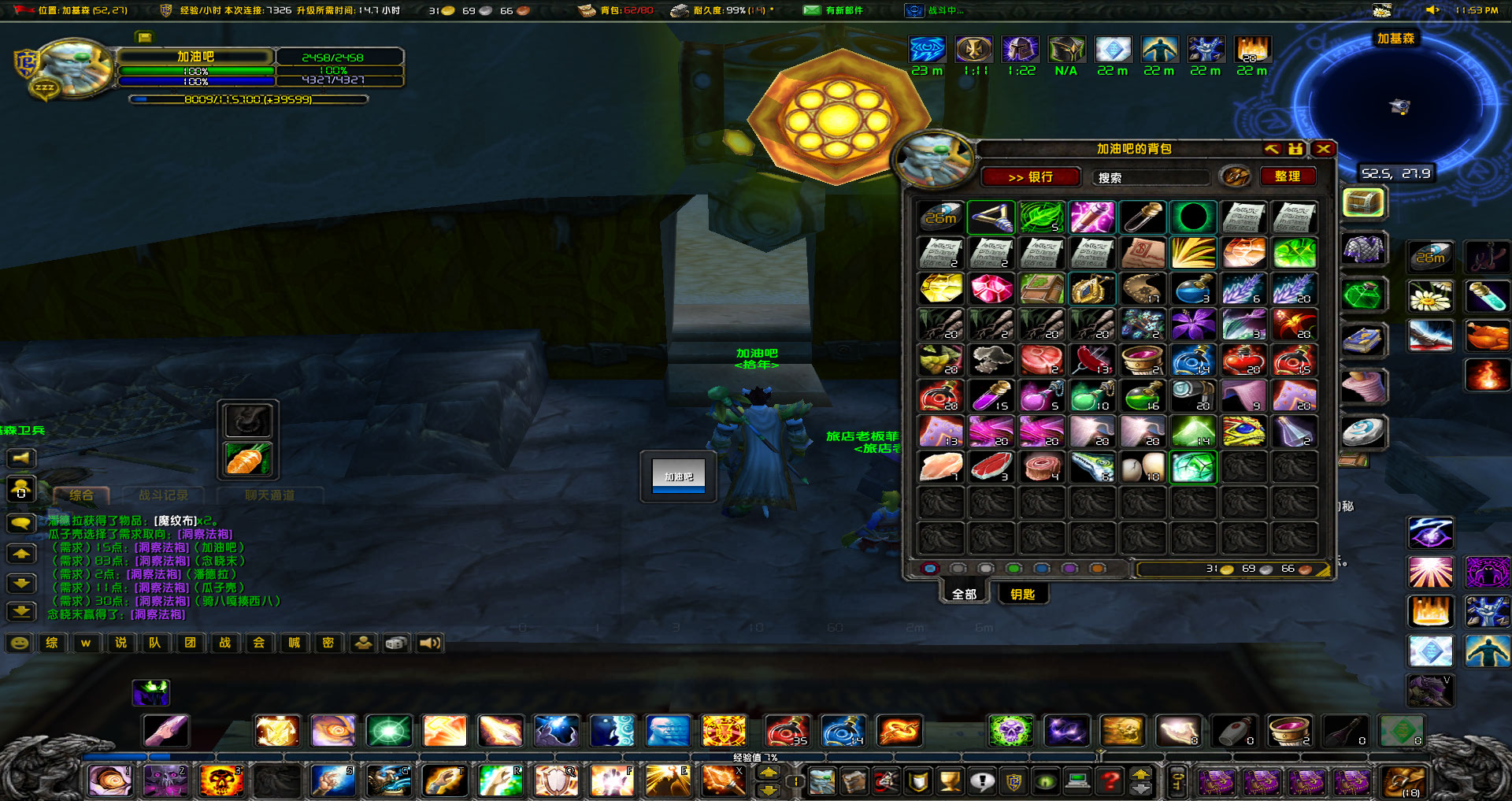Switch to the 钥匙 tab in bag window
This screenshot has height=801, width=1512.
coord(1022,593)
